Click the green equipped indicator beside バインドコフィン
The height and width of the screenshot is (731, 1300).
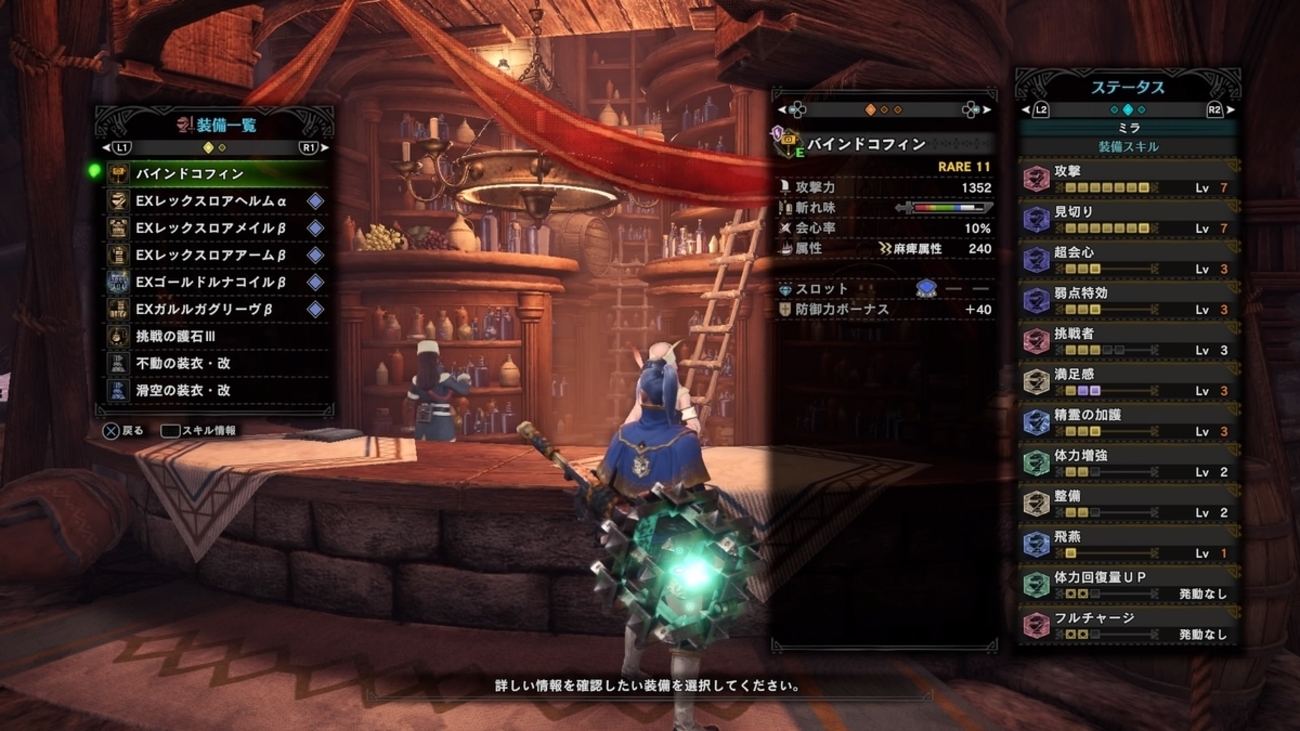point(96,170)
